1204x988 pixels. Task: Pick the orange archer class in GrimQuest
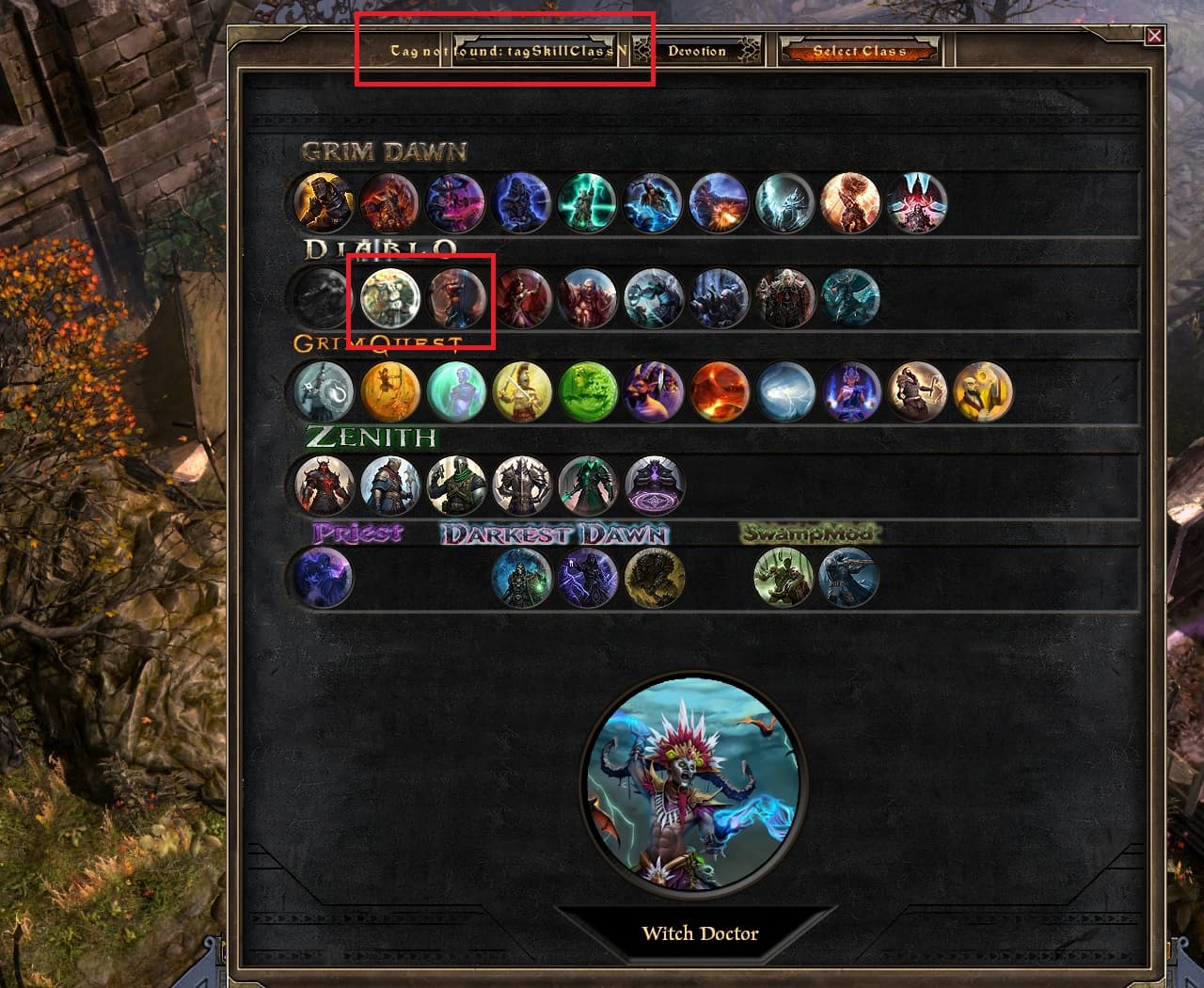tap(390, 390)
